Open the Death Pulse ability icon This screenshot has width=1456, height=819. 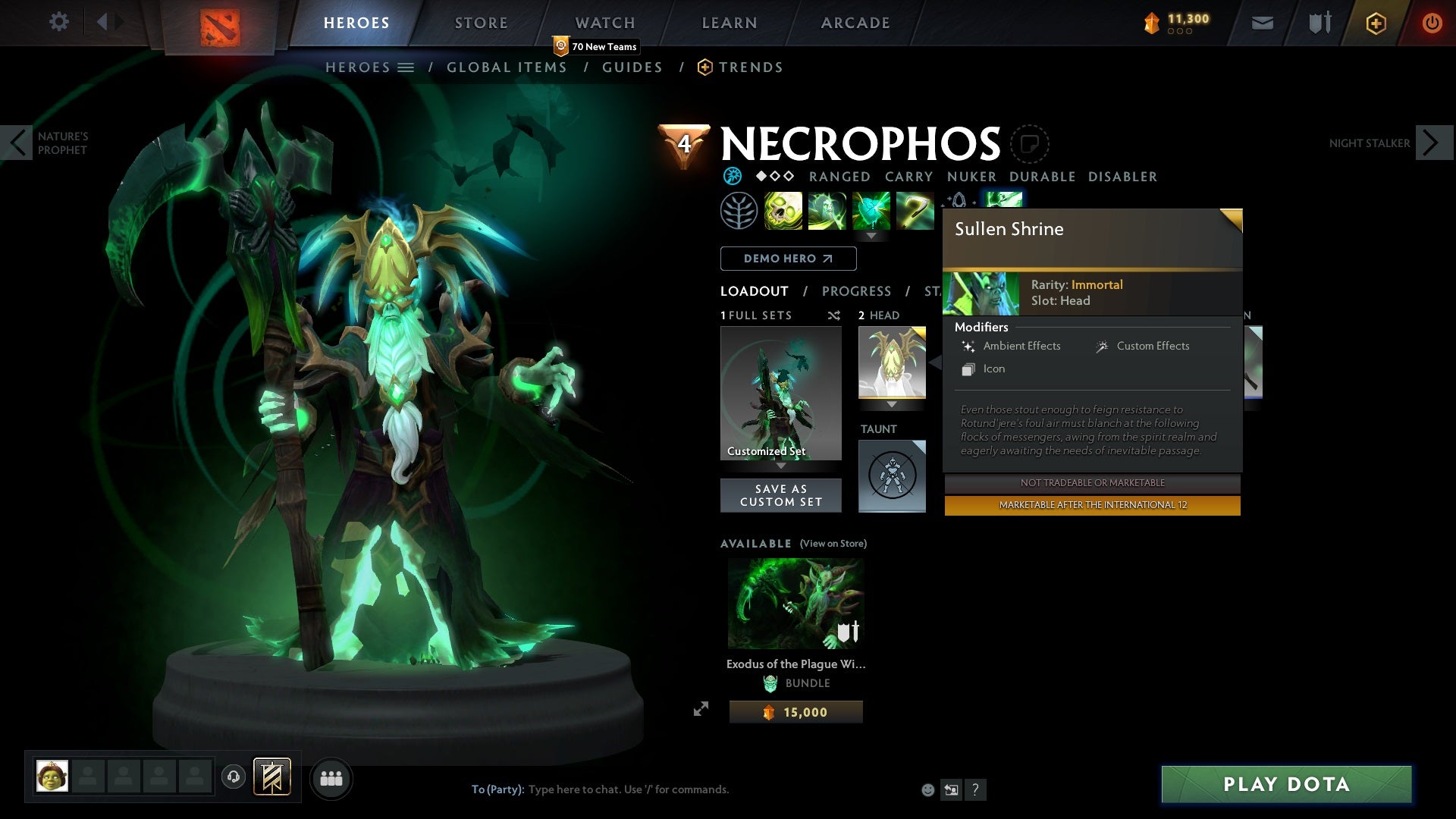click(x=783, y=210)
